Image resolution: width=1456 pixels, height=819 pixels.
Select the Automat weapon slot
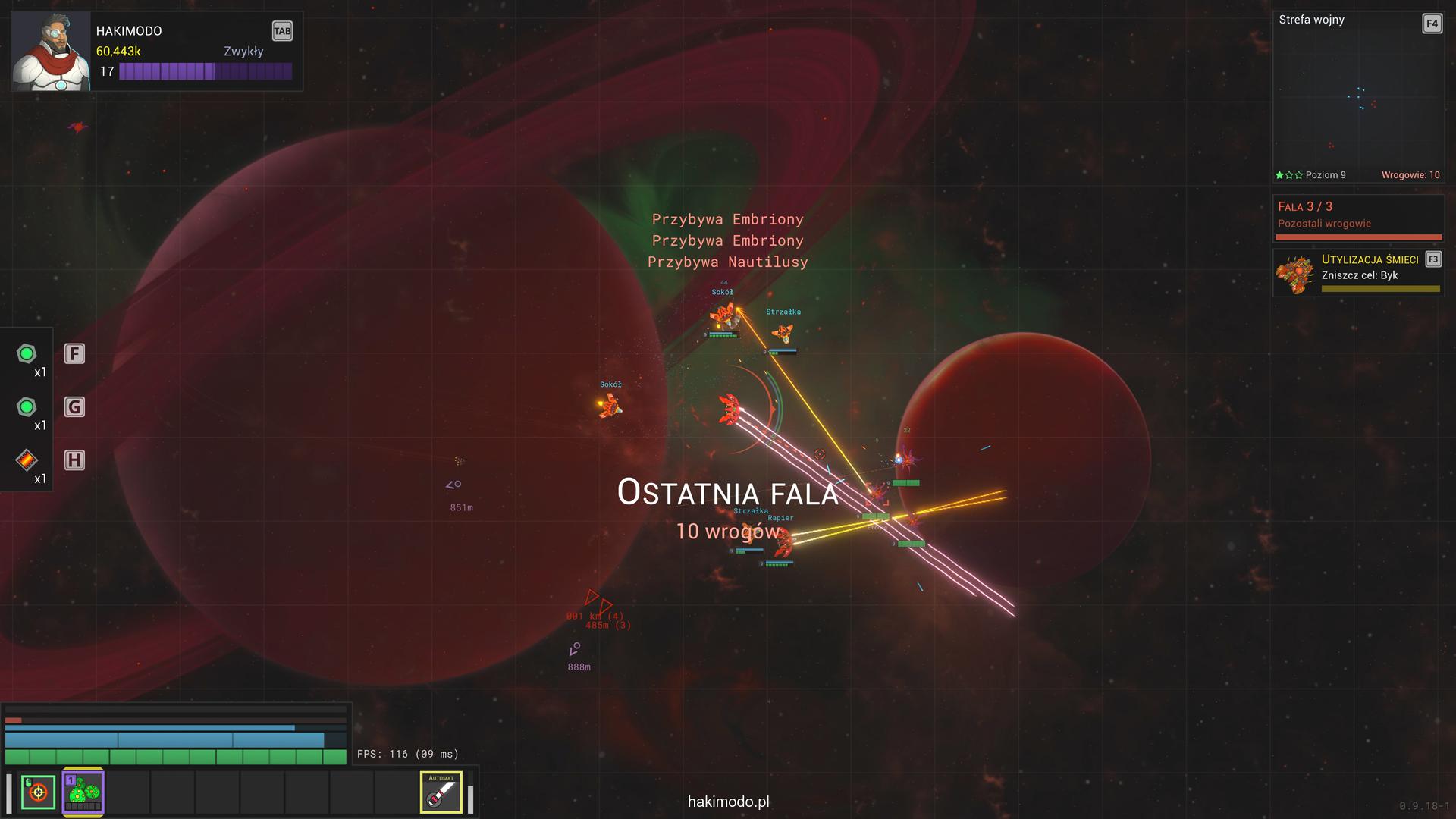tap(441, 792)
